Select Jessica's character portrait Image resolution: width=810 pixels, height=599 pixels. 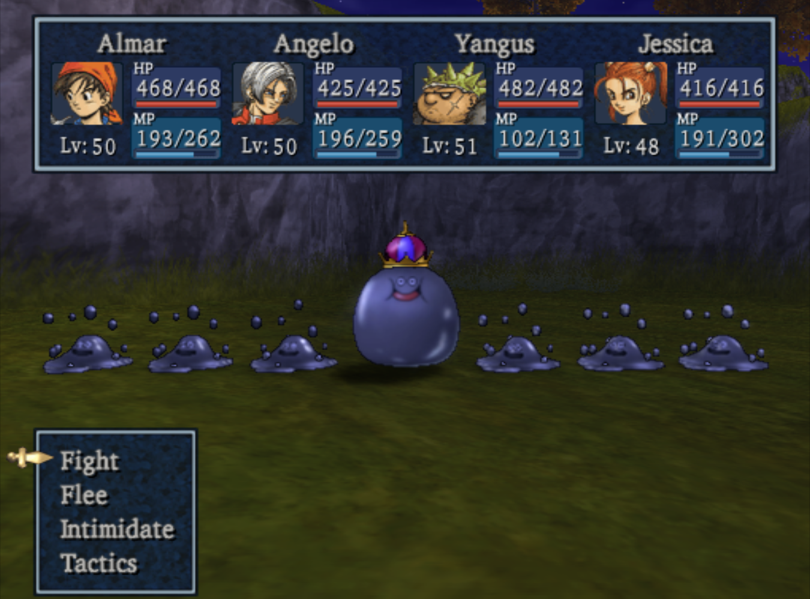point(630,94)
